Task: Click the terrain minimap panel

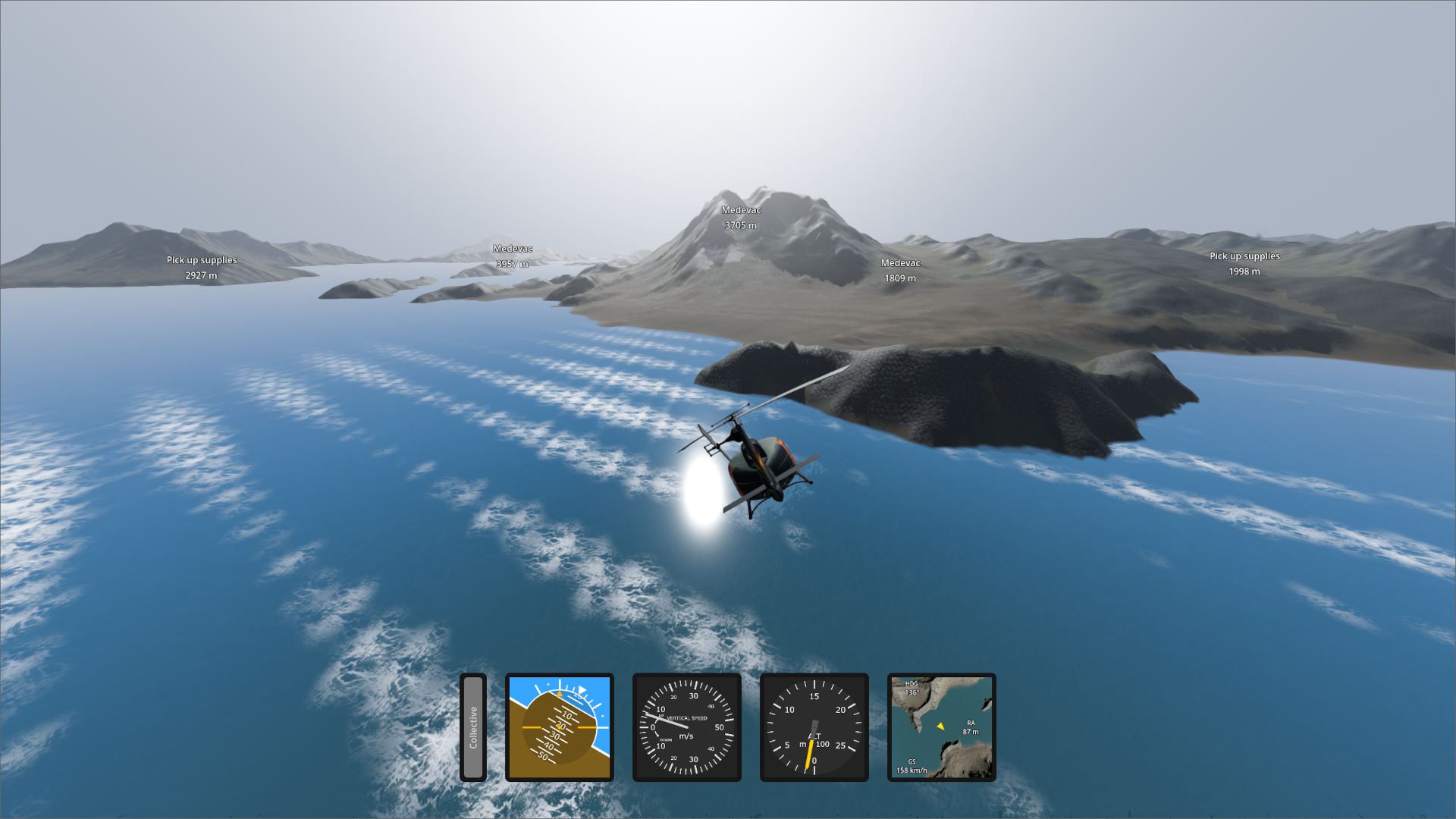Action: pos(941,727)
